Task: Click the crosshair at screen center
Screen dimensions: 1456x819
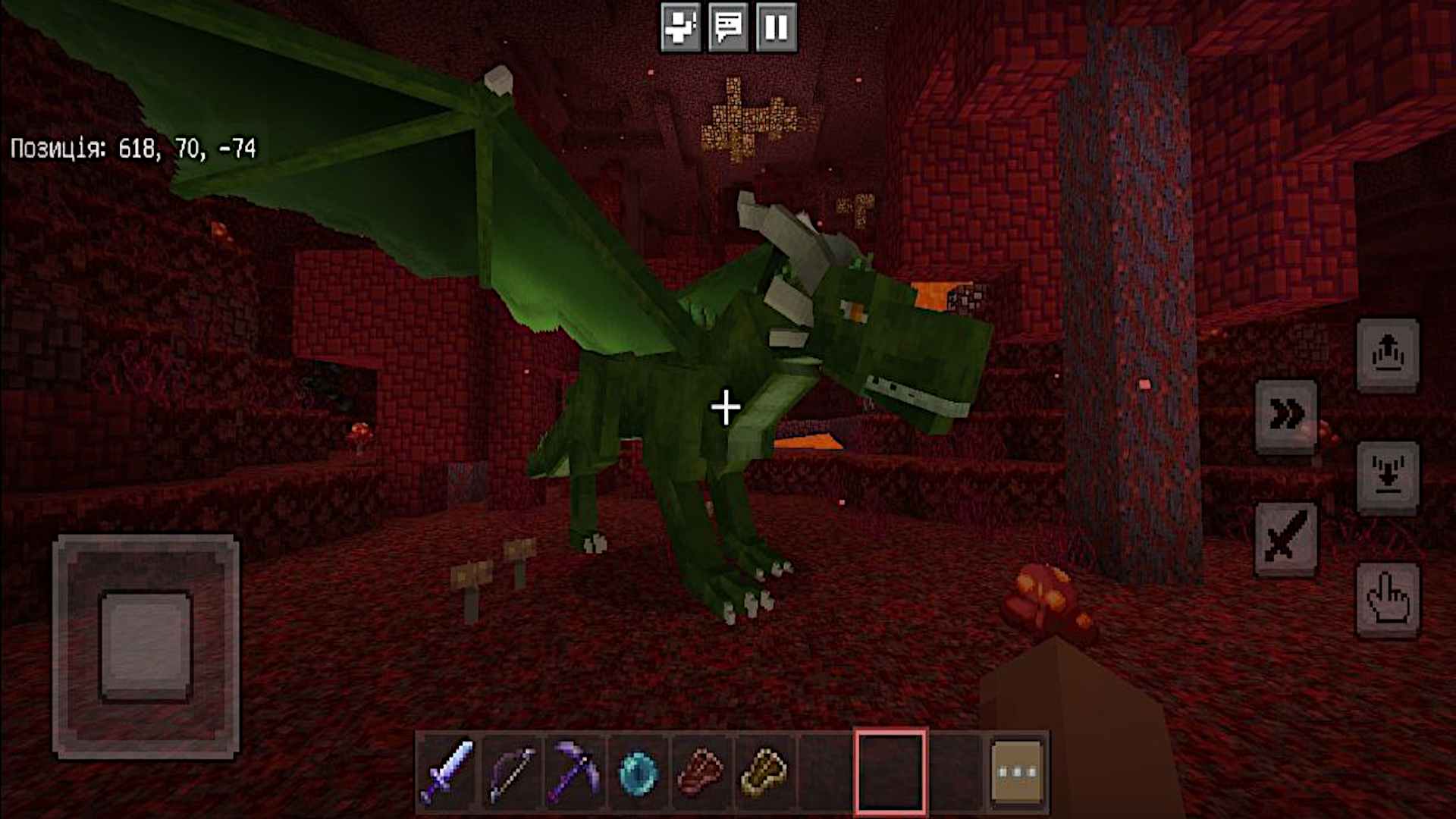Action: coord(727,407)
